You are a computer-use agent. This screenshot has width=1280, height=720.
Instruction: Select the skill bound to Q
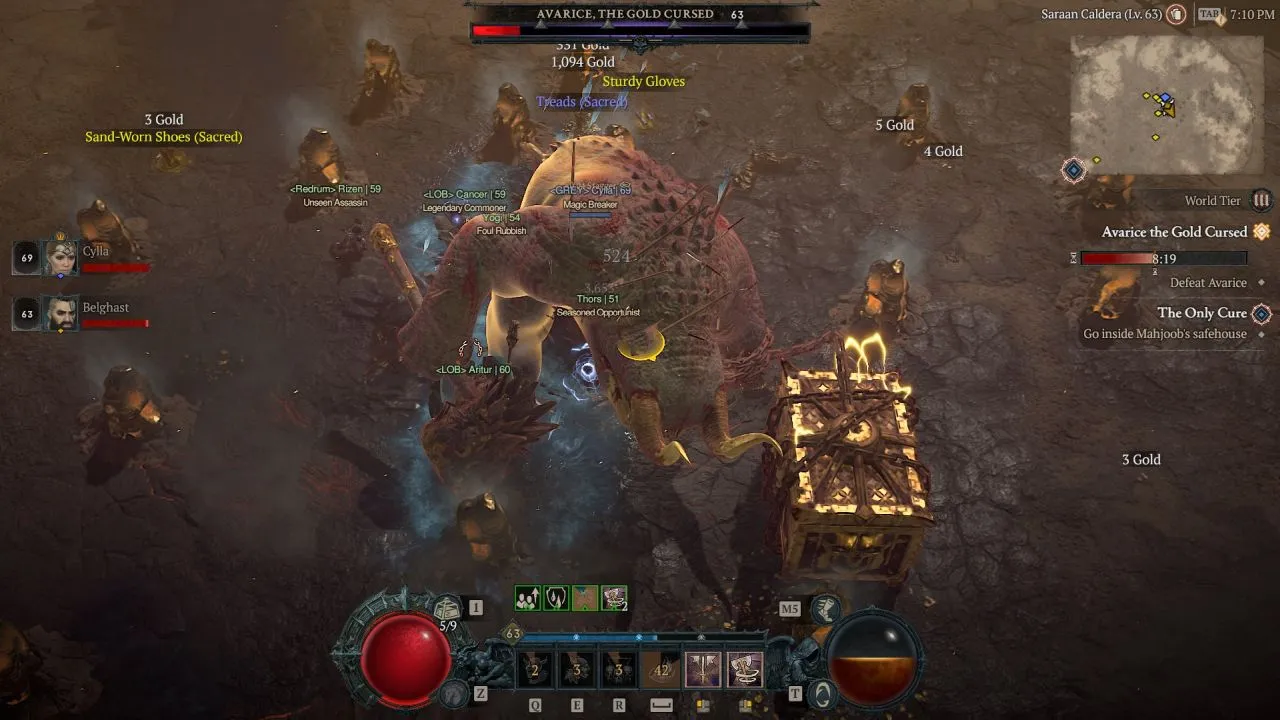coord(533,668)
